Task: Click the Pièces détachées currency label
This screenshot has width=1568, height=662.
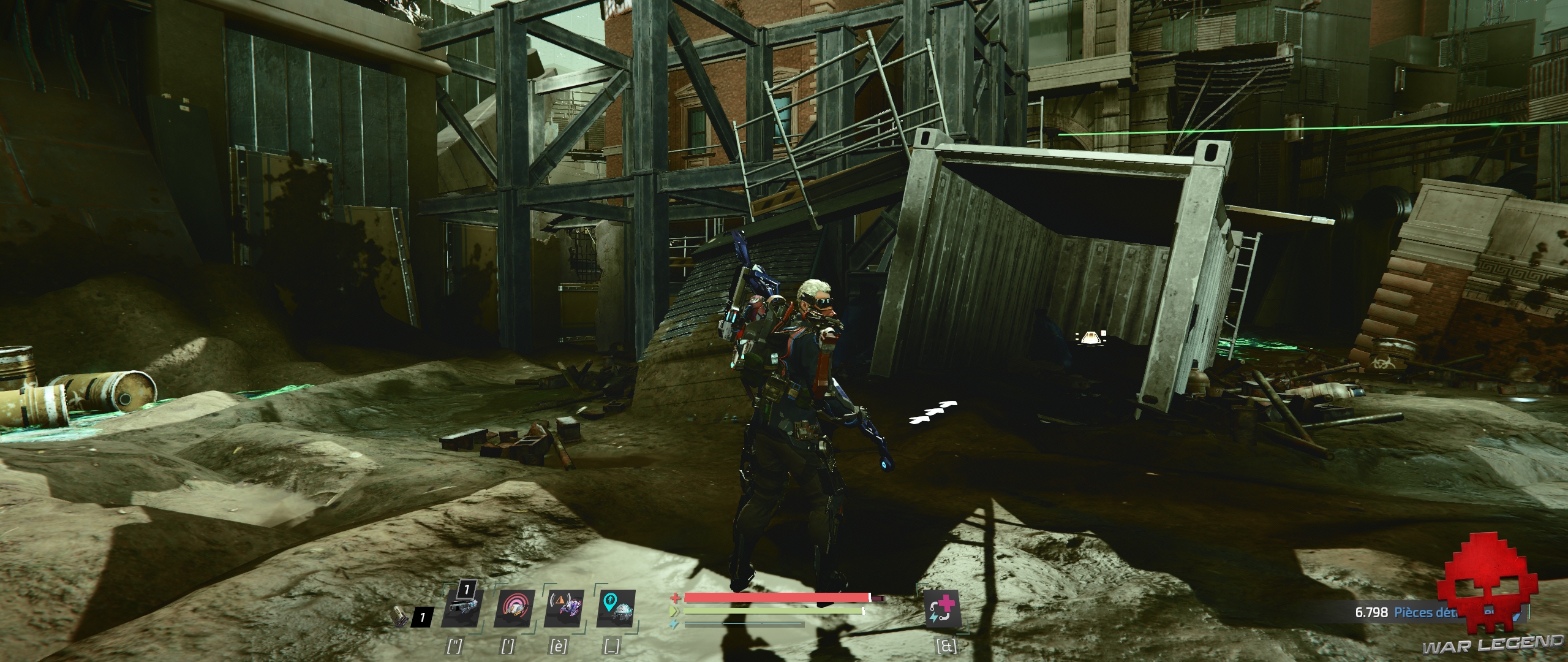Action: point(1427,612)
